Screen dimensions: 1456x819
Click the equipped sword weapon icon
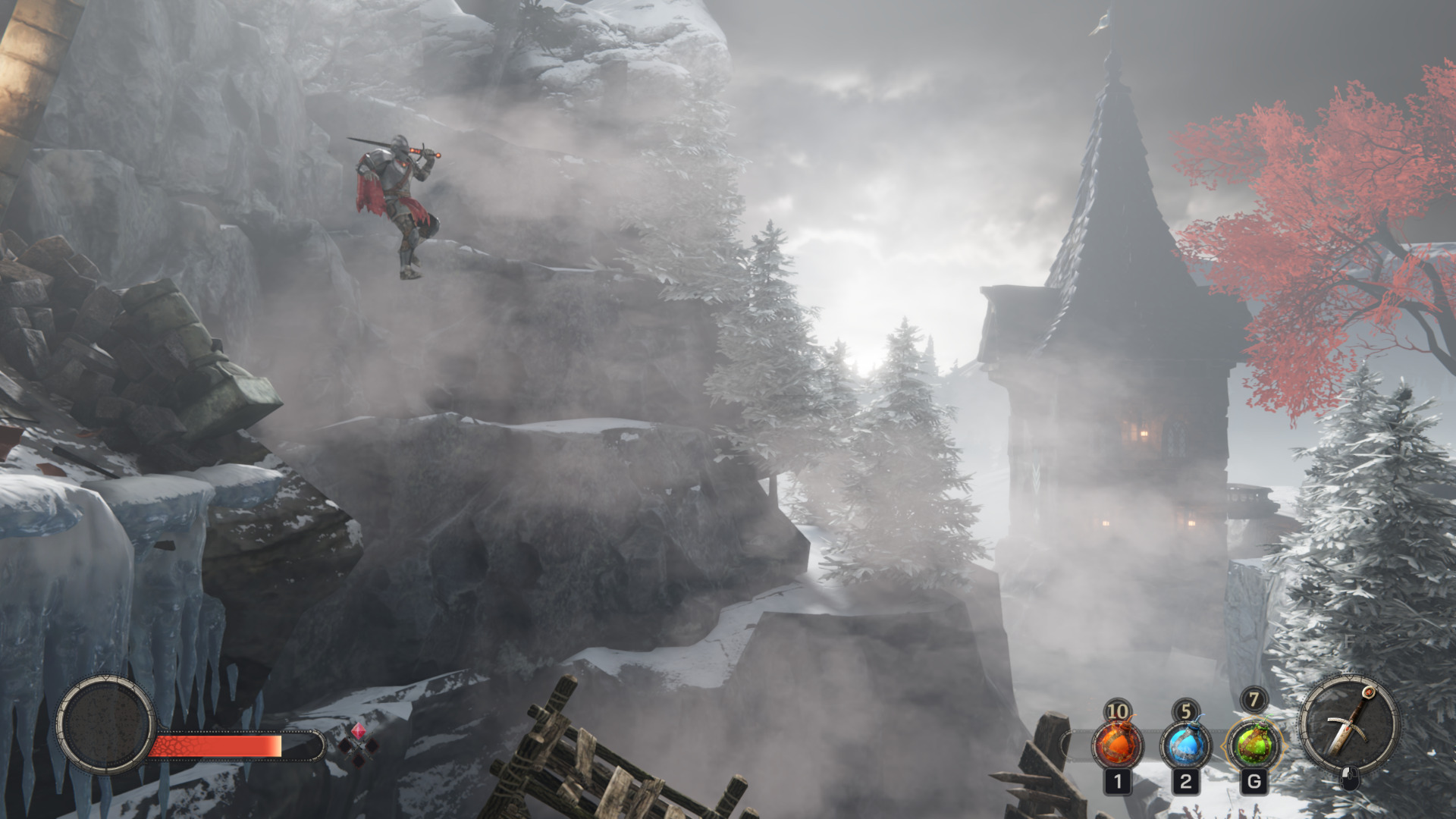point(1350,726)
